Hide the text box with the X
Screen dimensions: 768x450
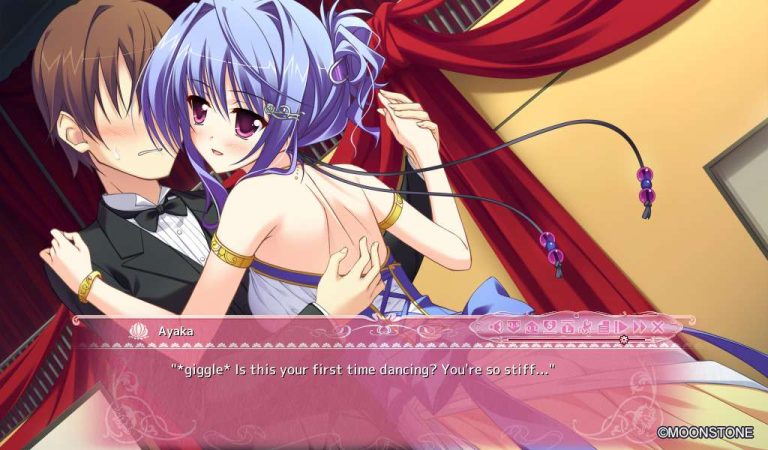[657, 326]
